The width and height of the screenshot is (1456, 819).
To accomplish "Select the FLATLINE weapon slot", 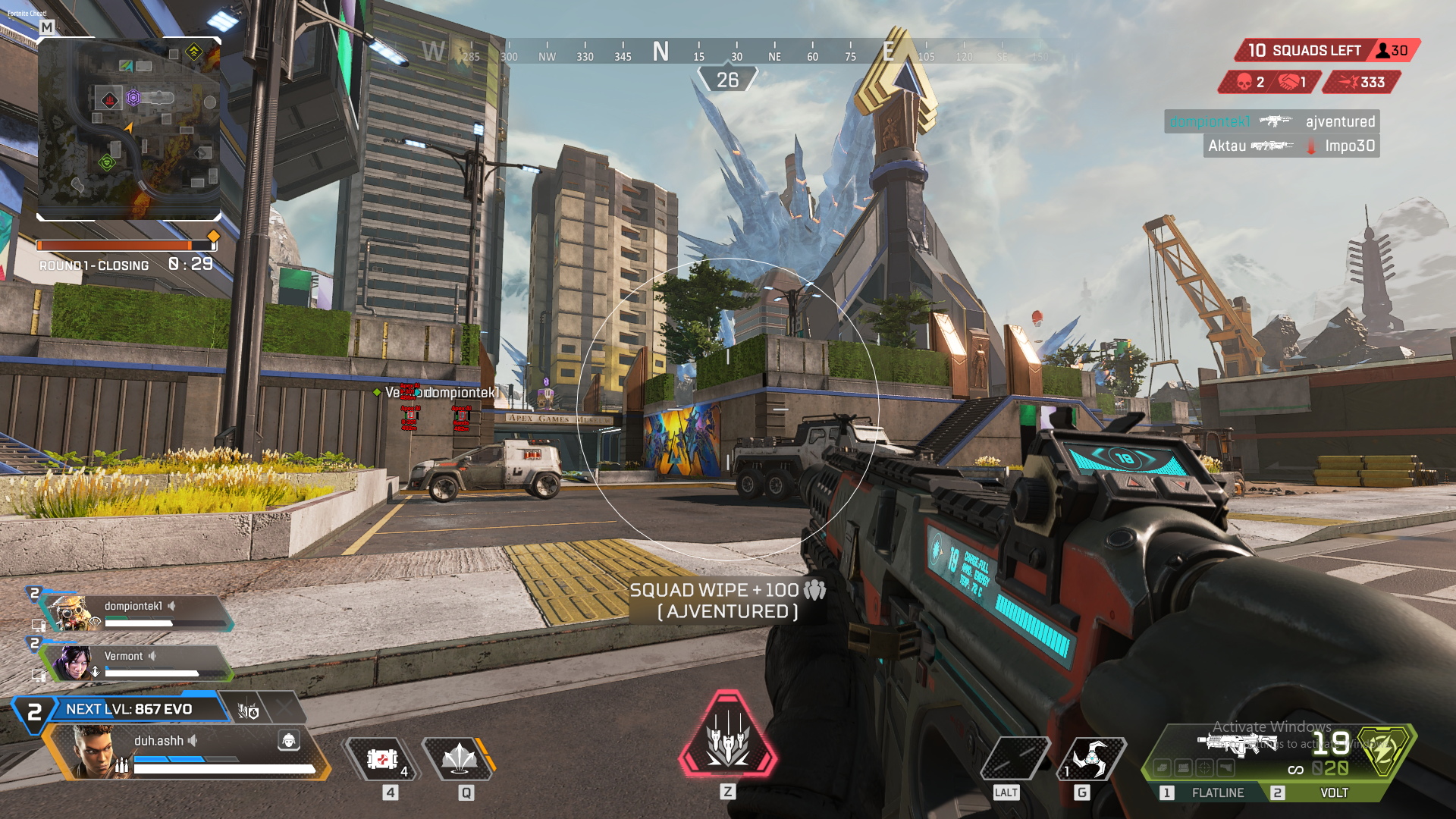I will pyautogui.click(x=1216, y=792).
